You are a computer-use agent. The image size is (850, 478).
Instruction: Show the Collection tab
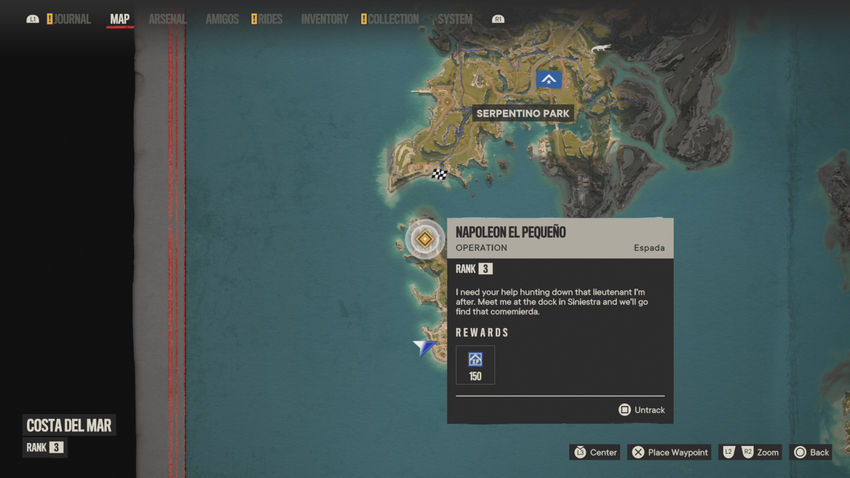392,19
